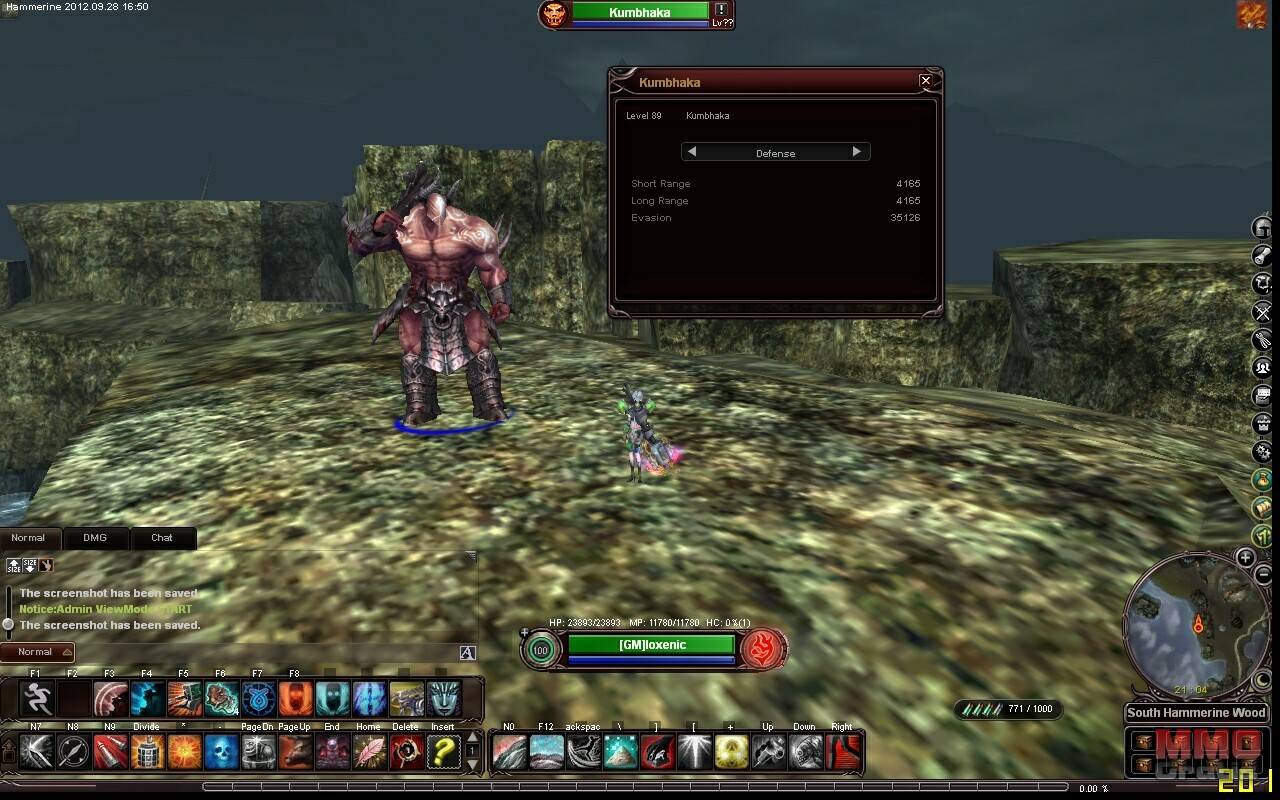1280x800 pixels.
Task: Click the exclamation icon on target frame
Action: [x=721, y=10]
